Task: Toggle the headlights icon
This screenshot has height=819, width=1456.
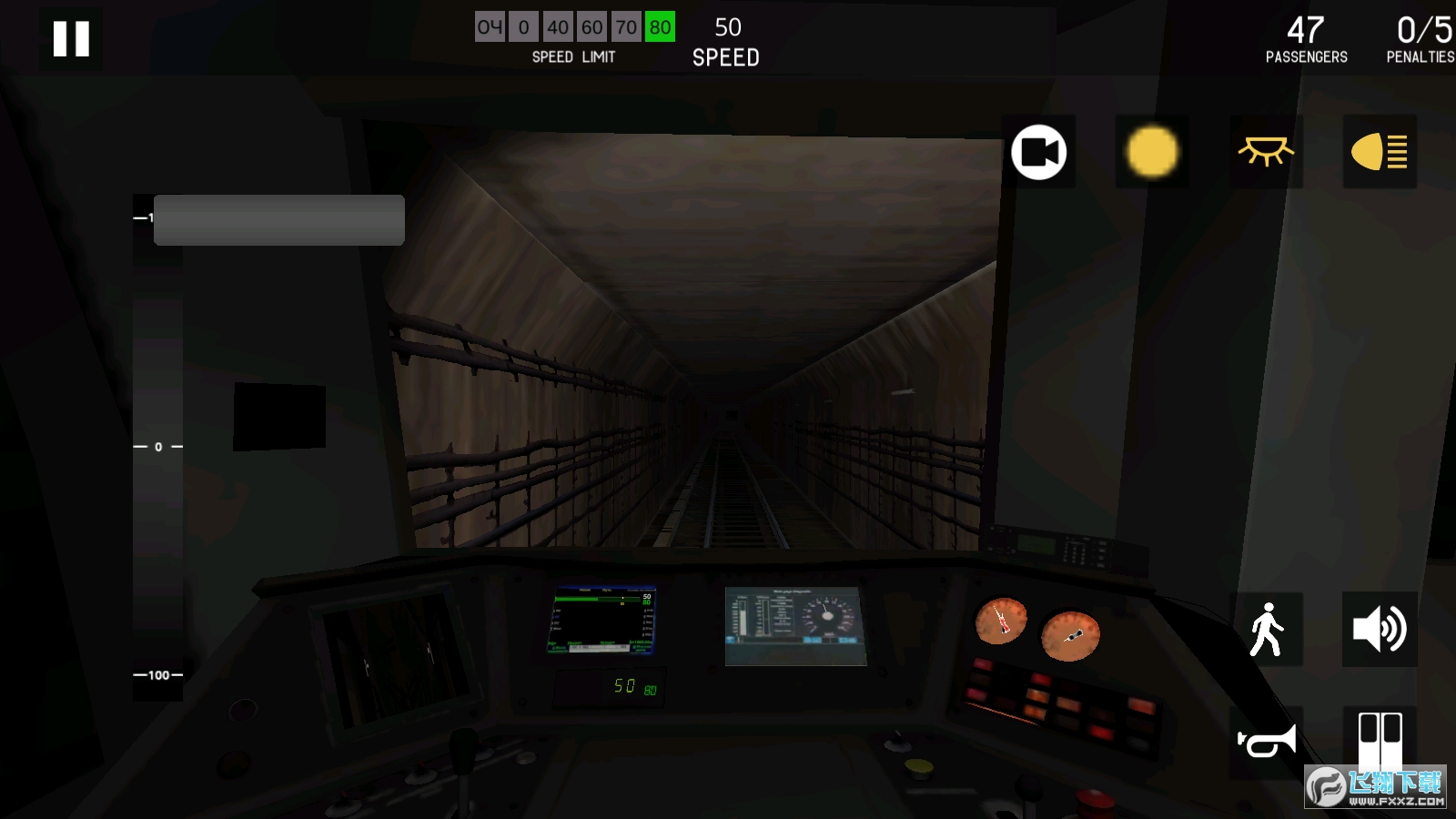Action: pos(1380,152)
